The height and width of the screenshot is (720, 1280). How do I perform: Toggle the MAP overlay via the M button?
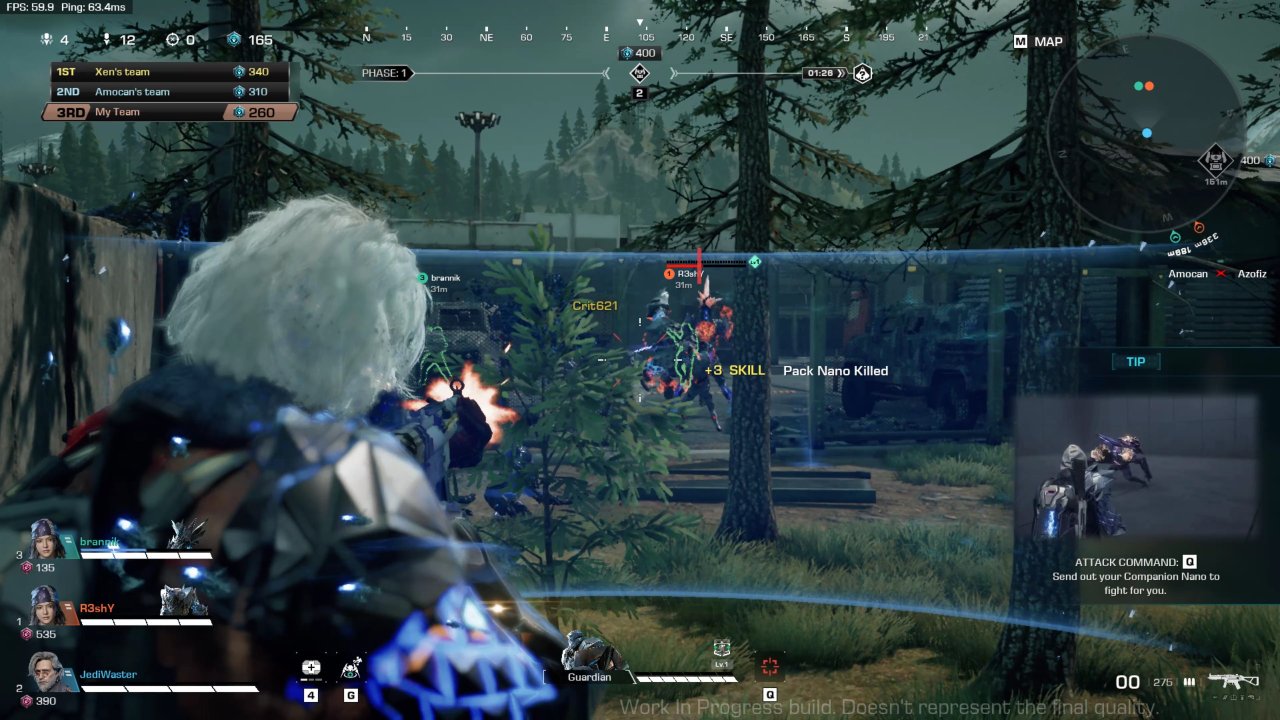(x=1022, y=41)
